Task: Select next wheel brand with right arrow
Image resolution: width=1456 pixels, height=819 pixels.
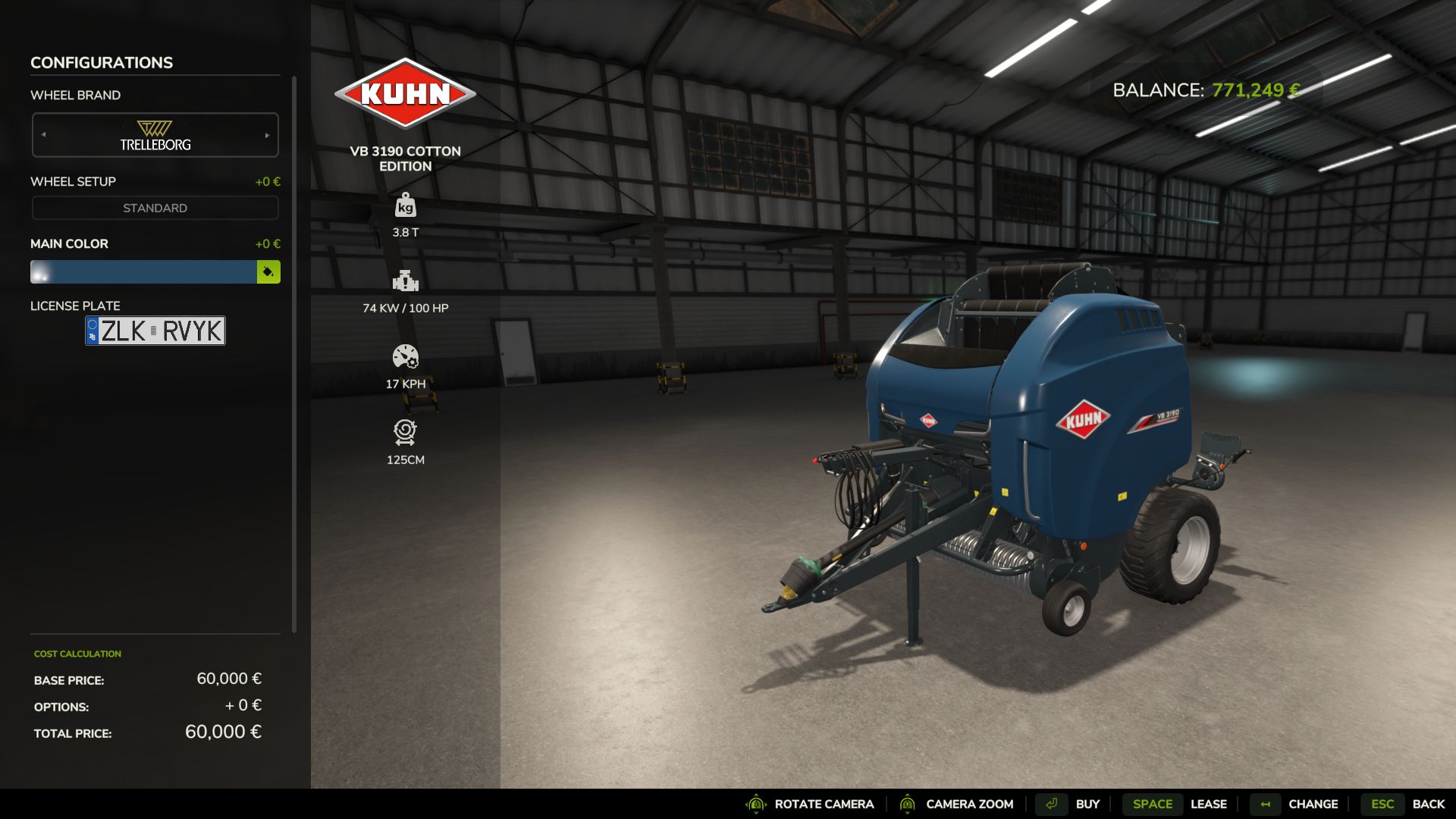Action: click(267, 135)
